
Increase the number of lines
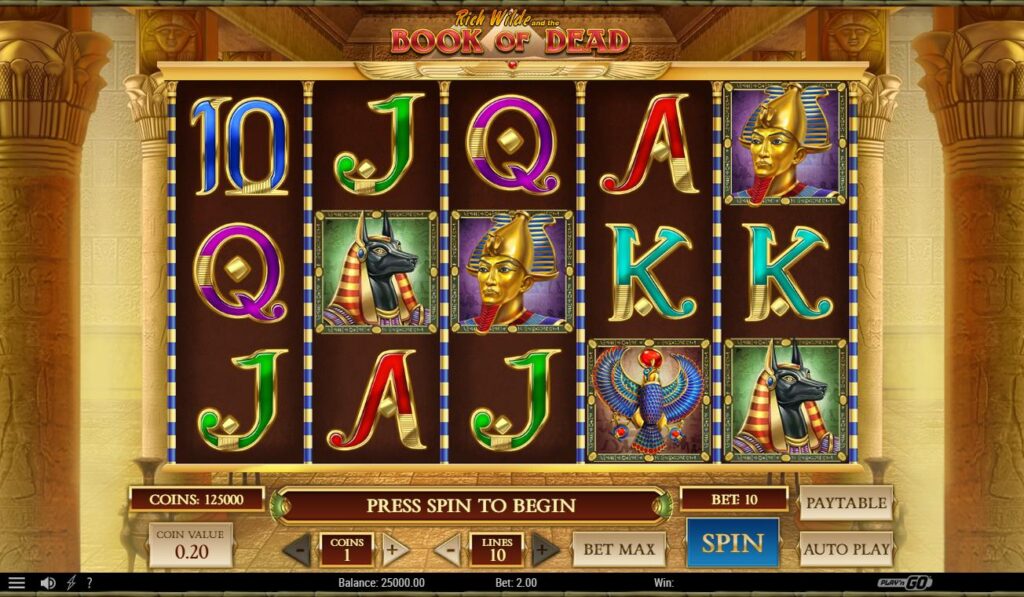tap(544, 549)
